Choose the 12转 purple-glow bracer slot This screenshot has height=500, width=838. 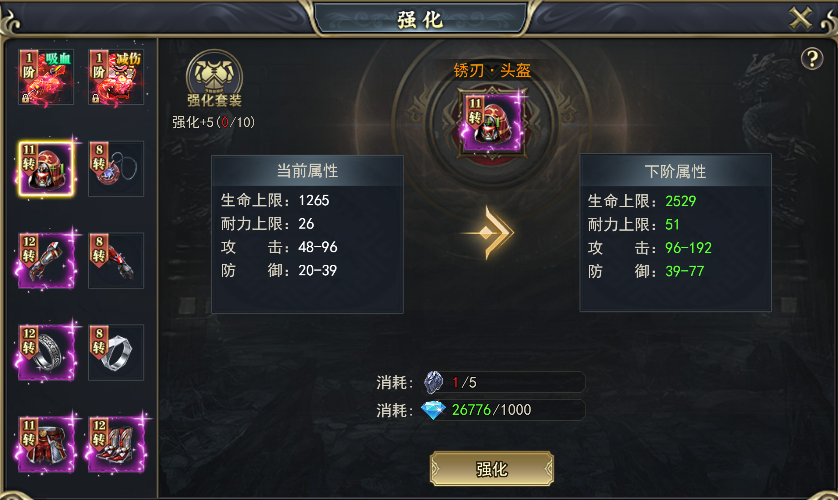(46, 261)
